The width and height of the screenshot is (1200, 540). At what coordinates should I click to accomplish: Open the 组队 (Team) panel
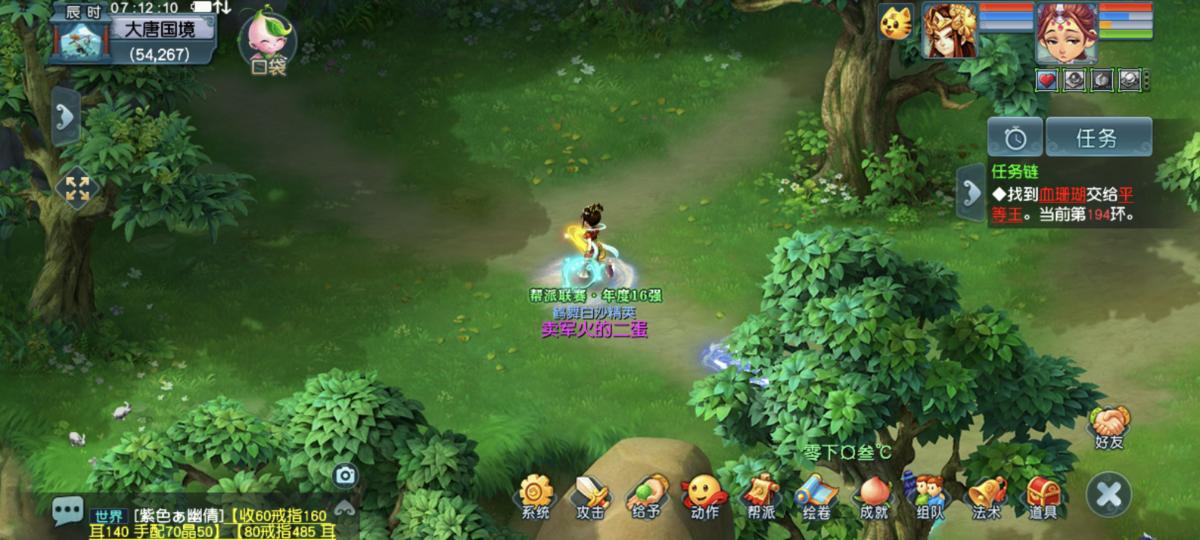[x=929, y=495]
